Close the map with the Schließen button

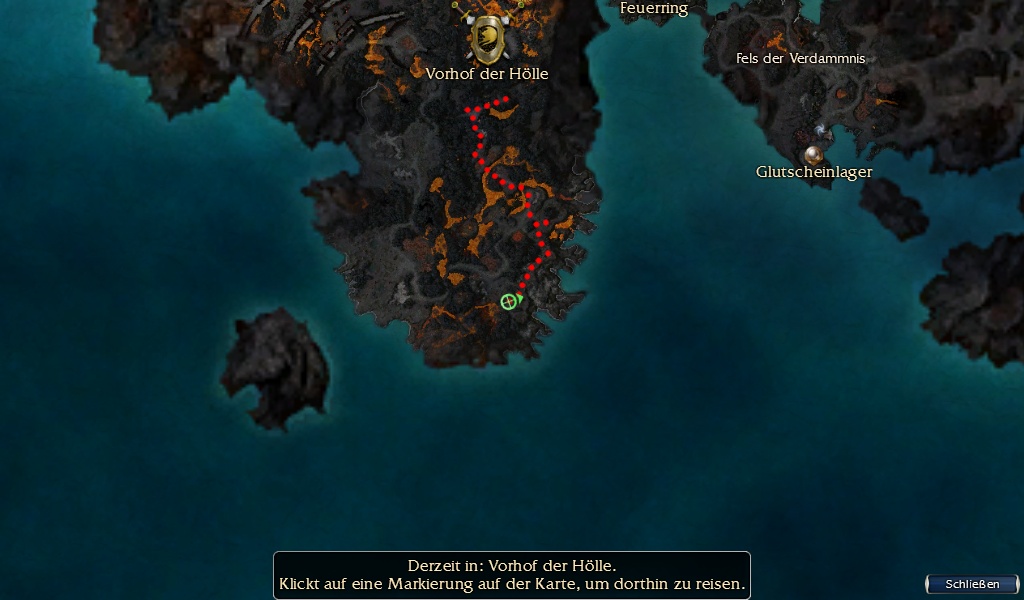[971, 584]
